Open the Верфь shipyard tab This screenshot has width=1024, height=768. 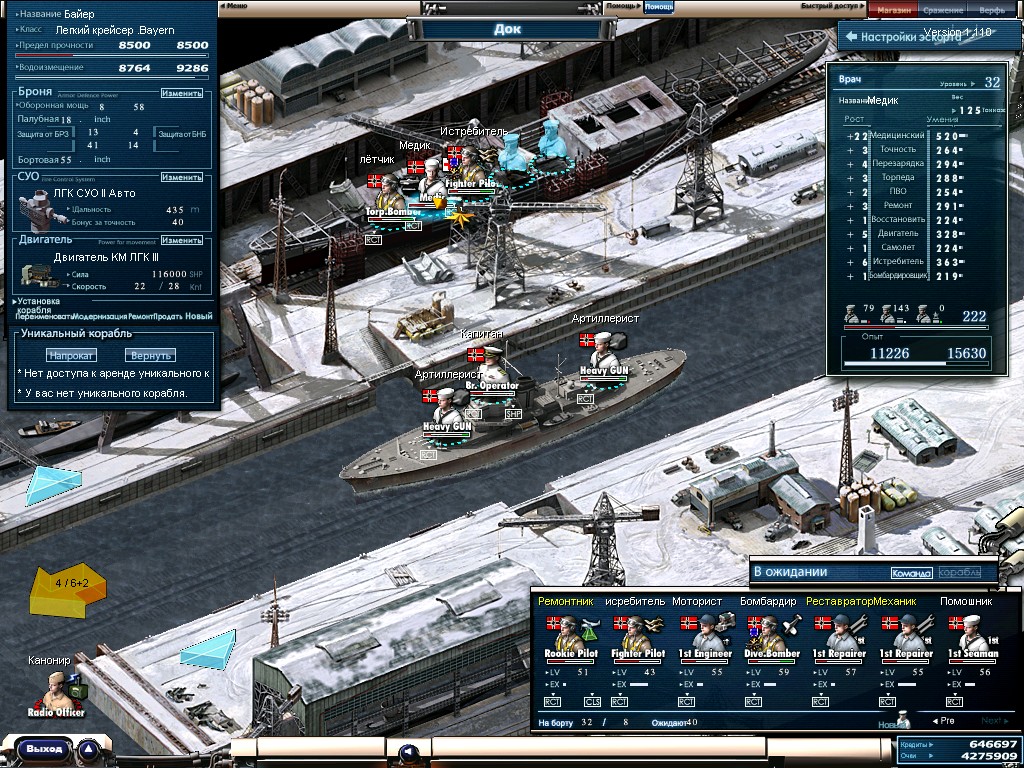point(992,10)
